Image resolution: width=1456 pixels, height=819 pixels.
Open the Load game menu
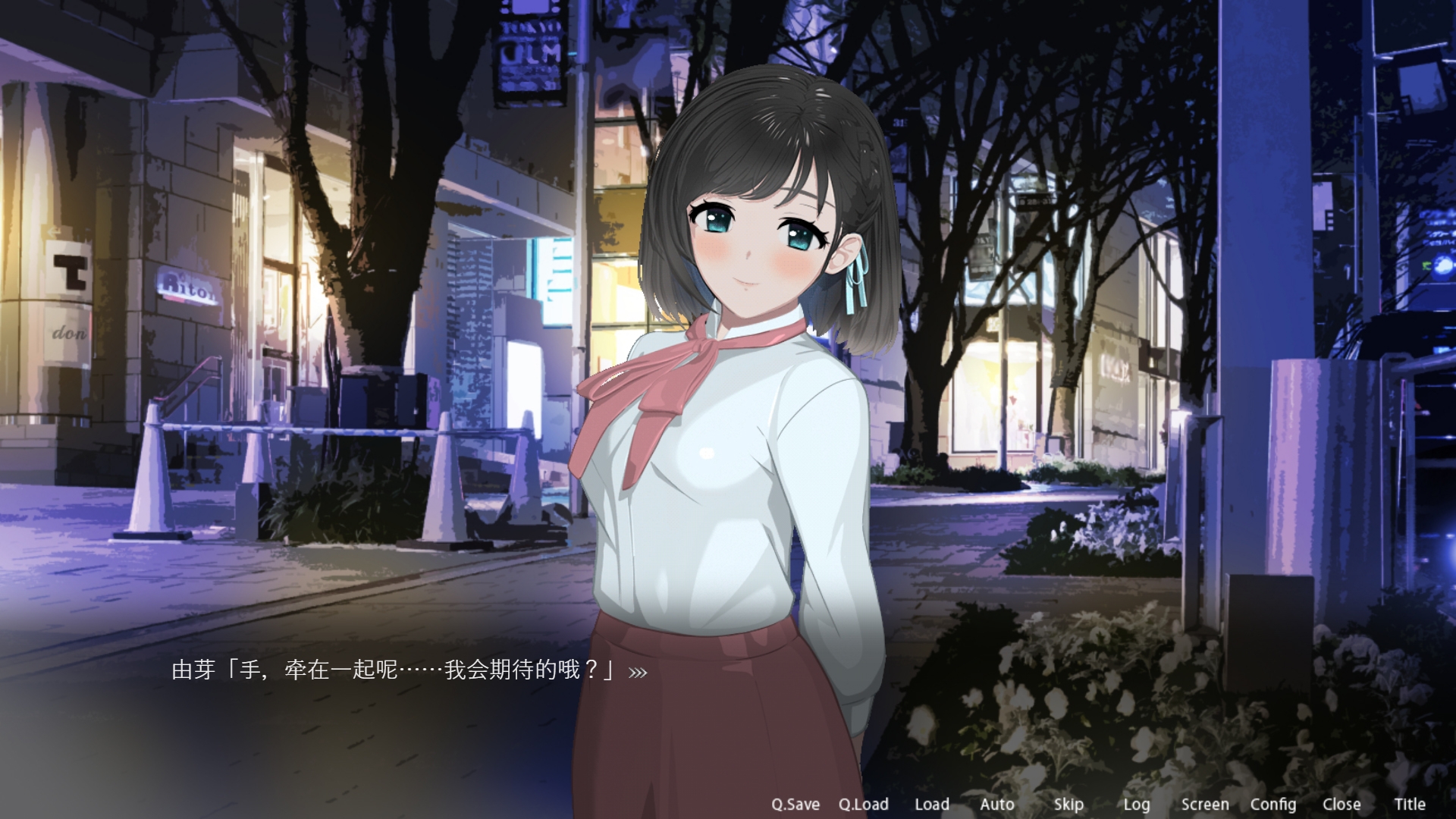932,804
